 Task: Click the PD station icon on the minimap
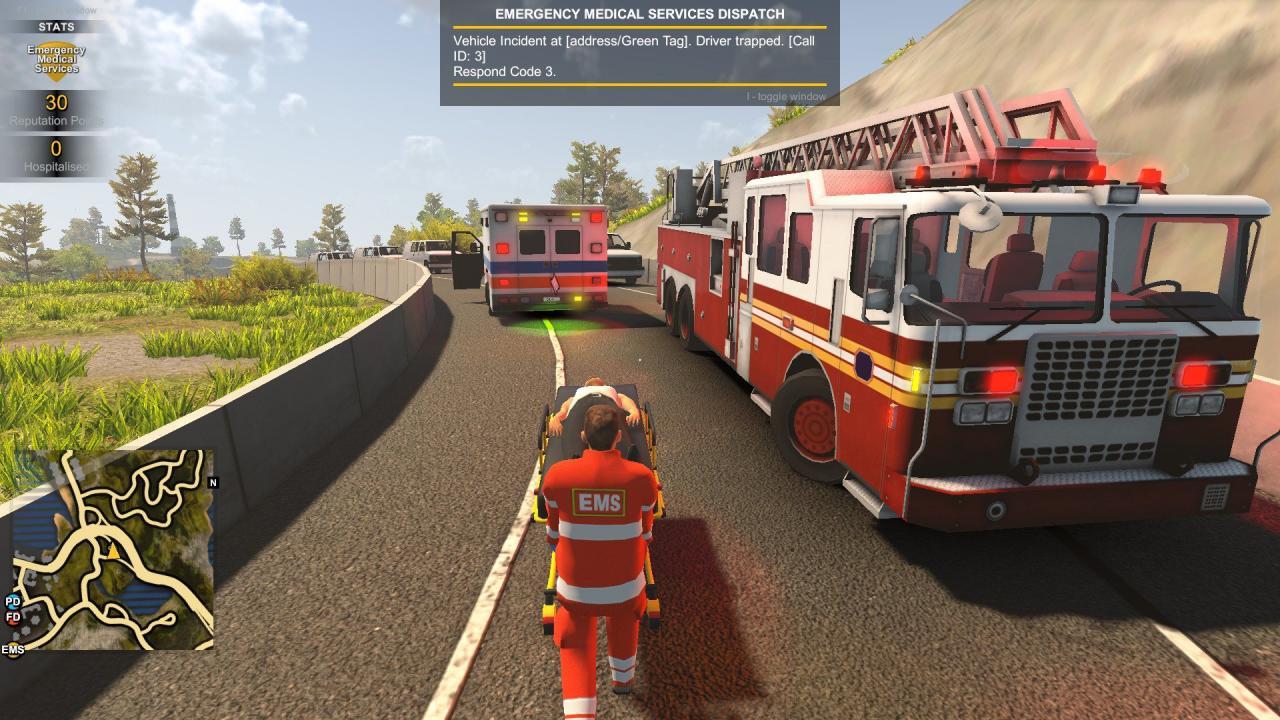pyautogui.click(x=11, y=602)
